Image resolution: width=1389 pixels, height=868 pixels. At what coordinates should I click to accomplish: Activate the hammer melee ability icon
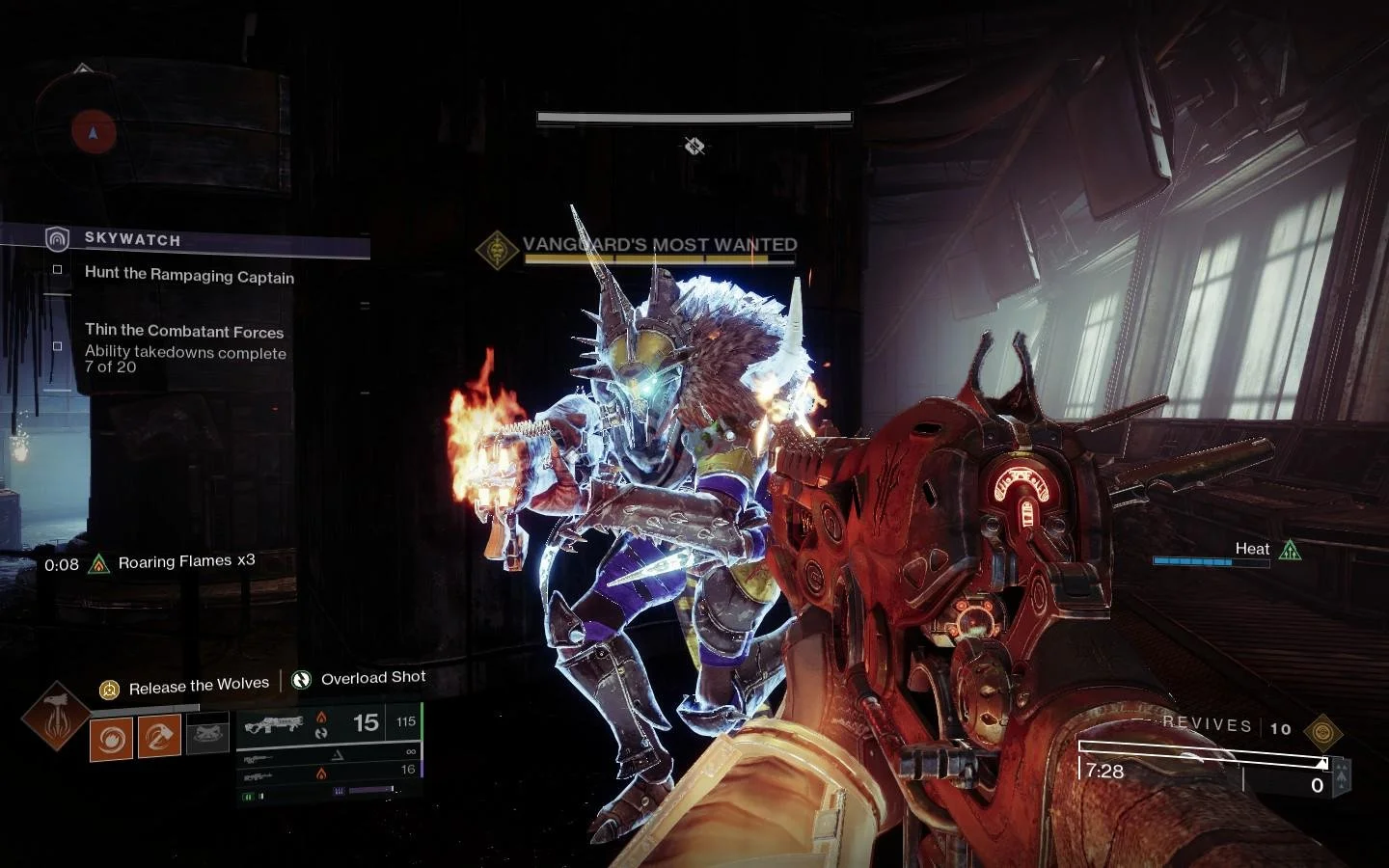159,738
